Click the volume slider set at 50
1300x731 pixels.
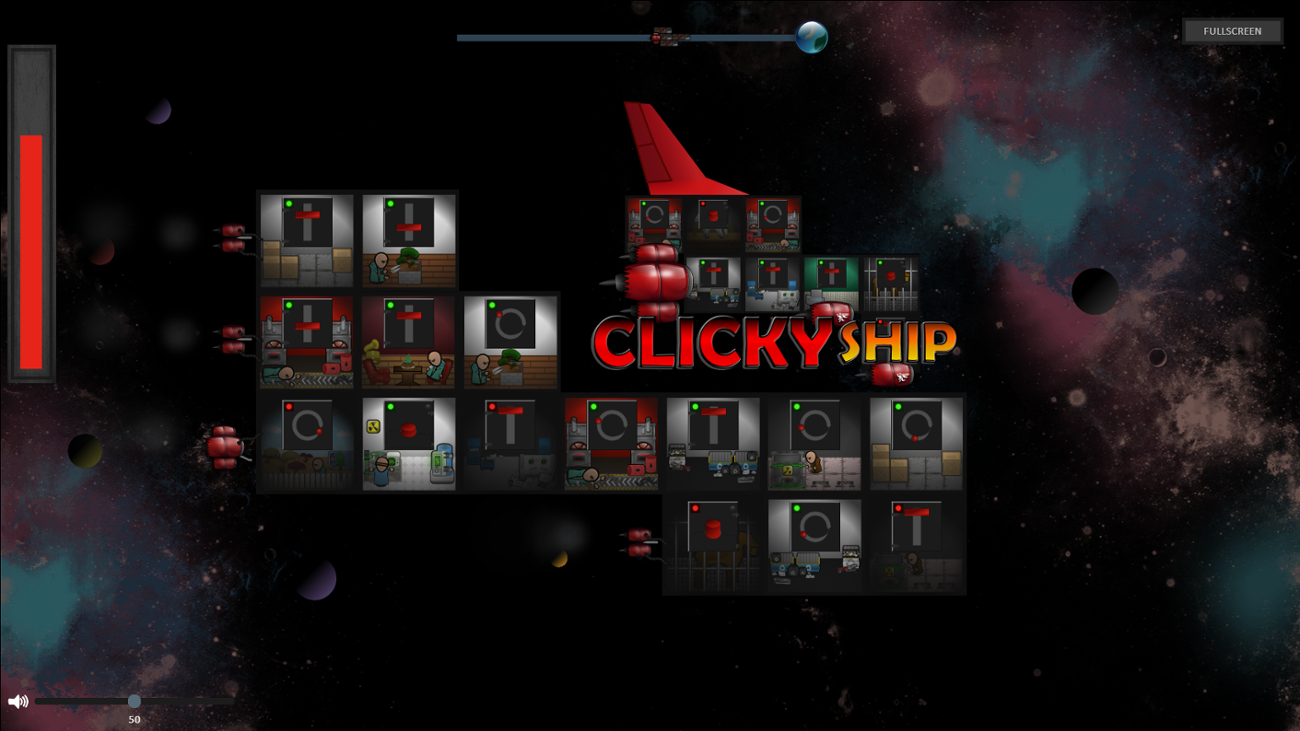135,703
